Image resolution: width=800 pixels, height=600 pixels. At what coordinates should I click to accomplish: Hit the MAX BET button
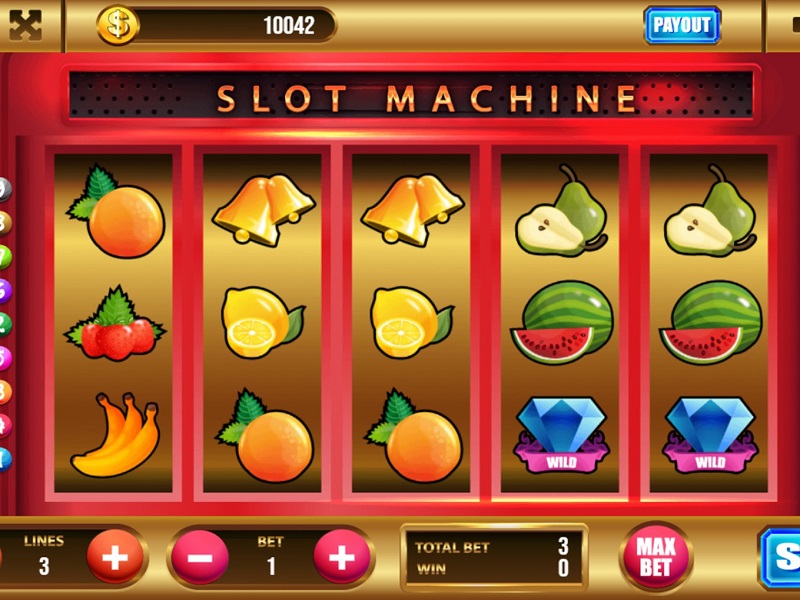tap(655, 556)
